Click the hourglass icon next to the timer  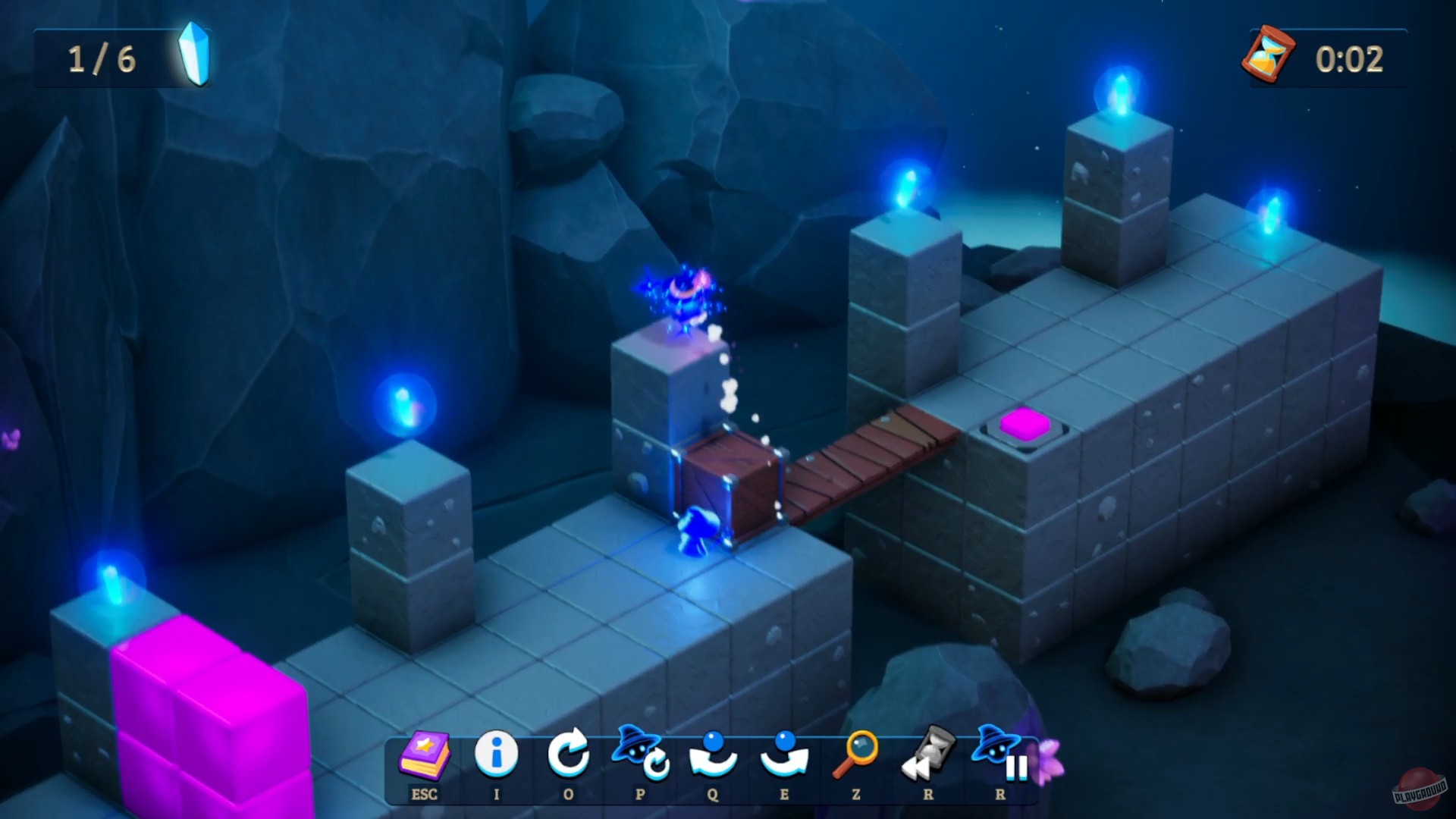(1269, 53)
